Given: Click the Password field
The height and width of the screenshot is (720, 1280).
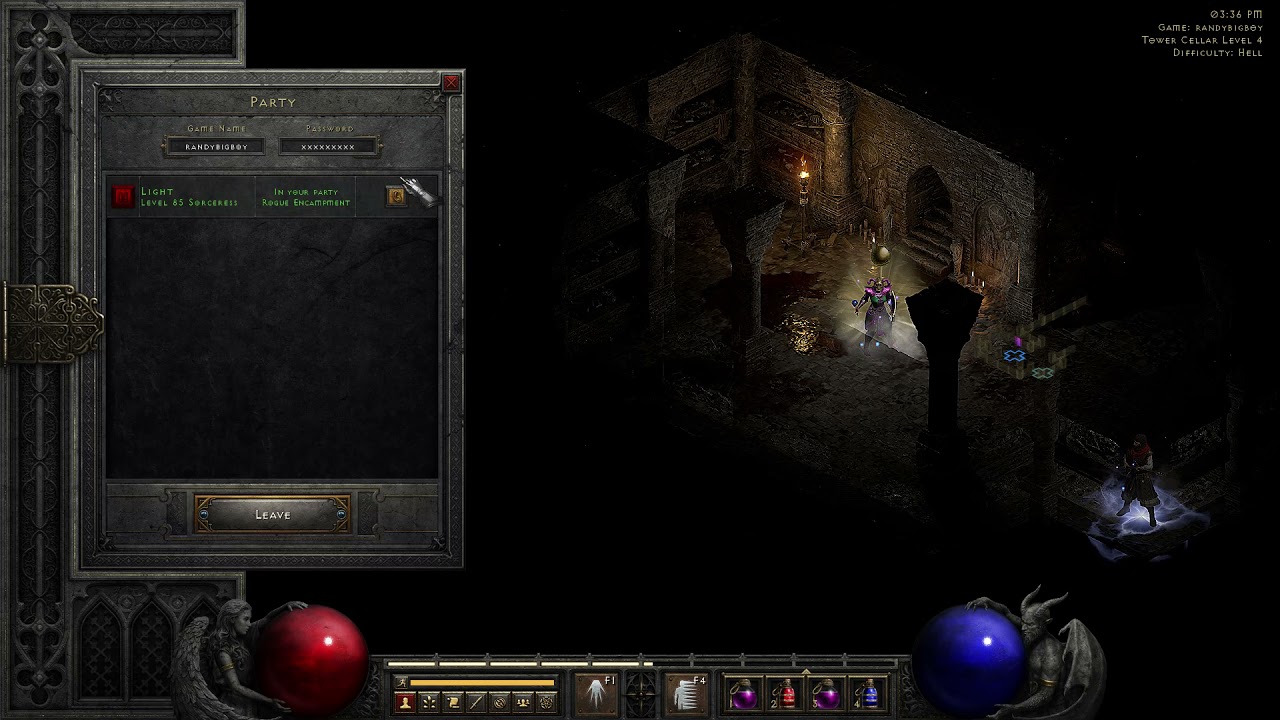Looking at the screenshot, I should [328, 147].
